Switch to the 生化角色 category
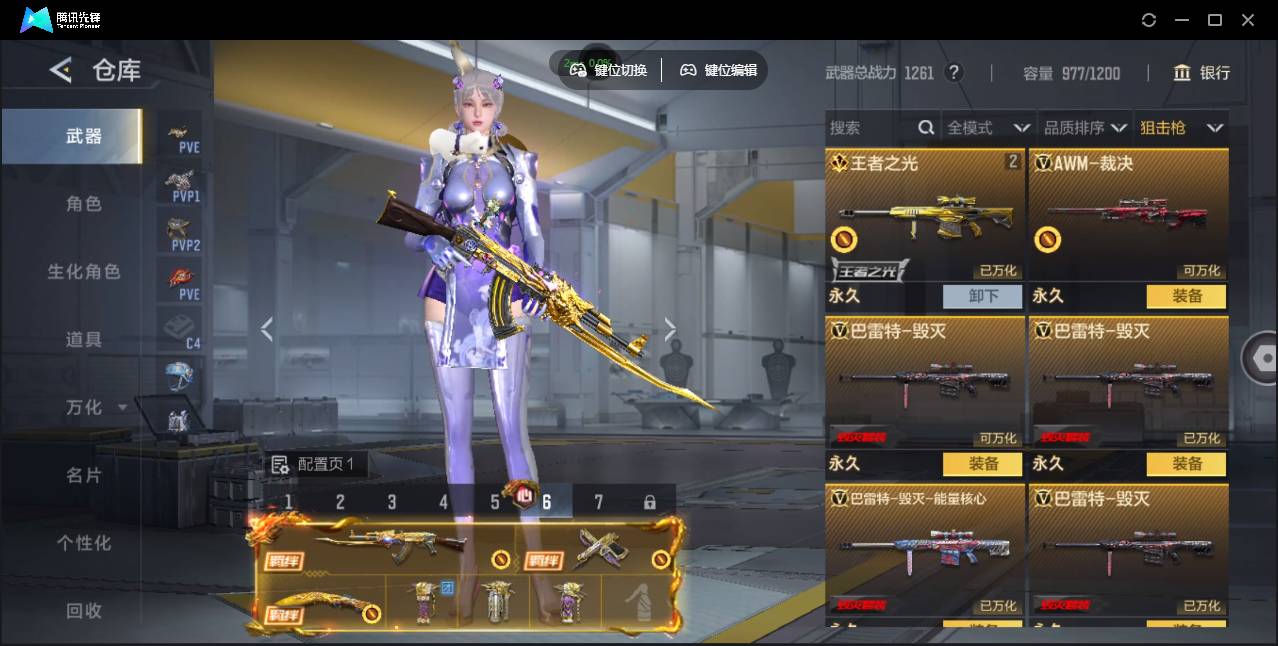Screen dimensions: 1278x646 pos(84,272)
